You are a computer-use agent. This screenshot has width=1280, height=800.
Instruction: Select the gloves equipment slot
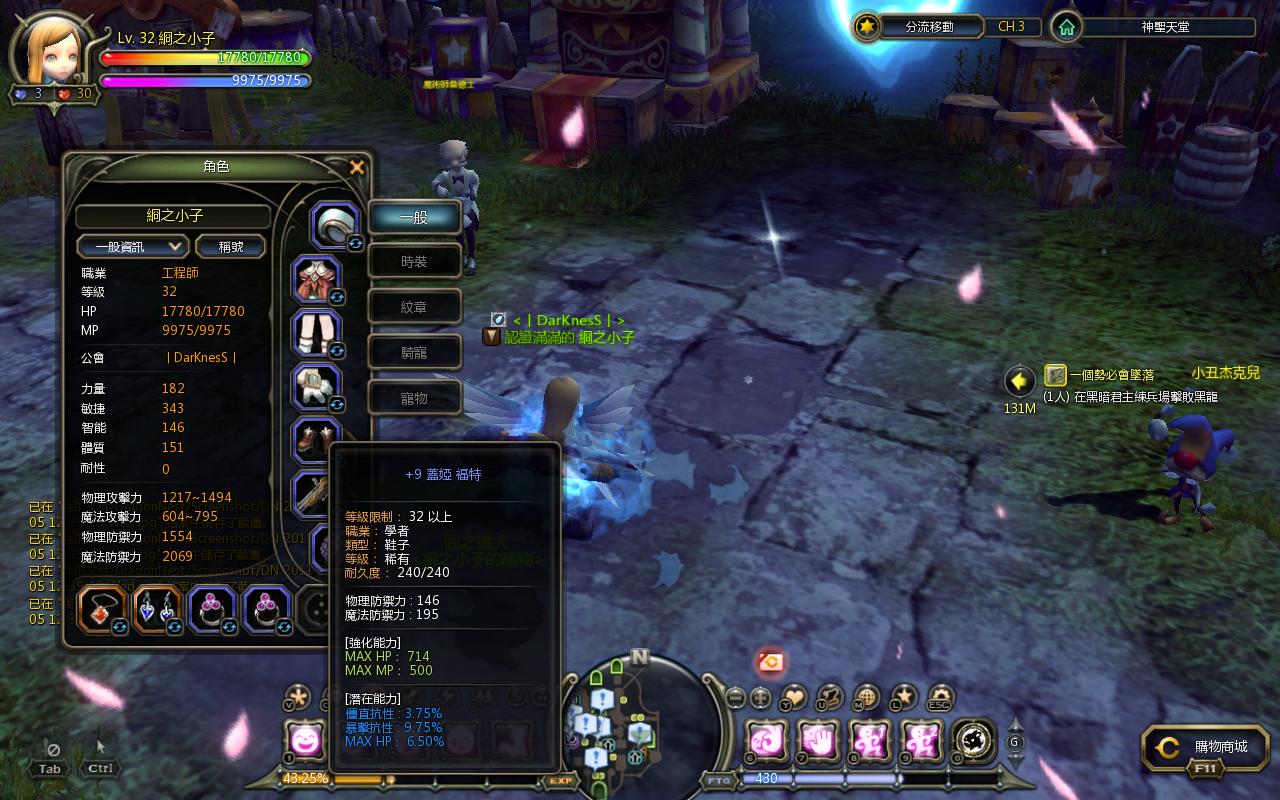point(317,387)
